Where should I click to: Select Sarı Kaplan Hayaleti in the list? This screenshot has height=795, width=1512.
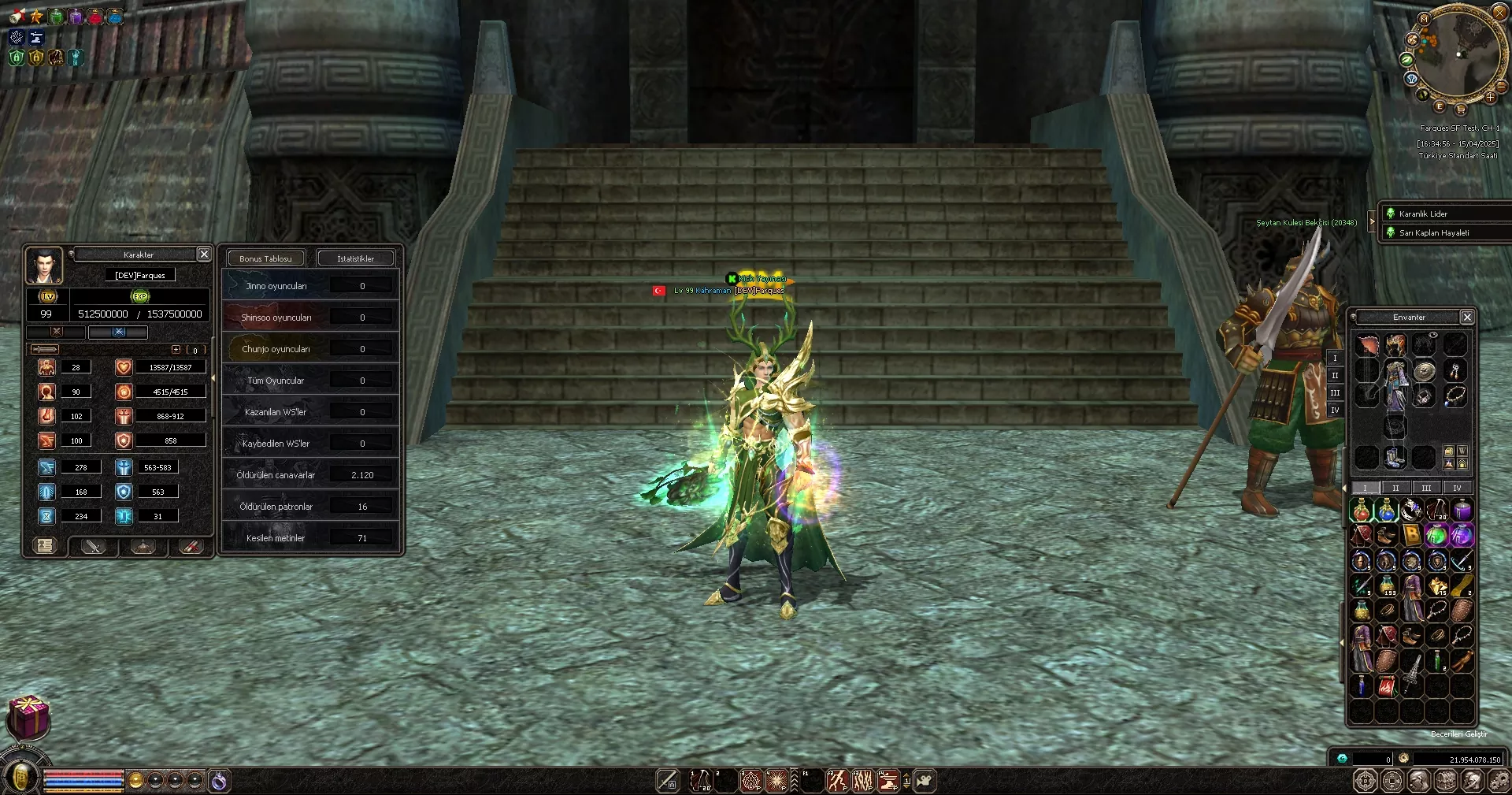click(1433, 232)
